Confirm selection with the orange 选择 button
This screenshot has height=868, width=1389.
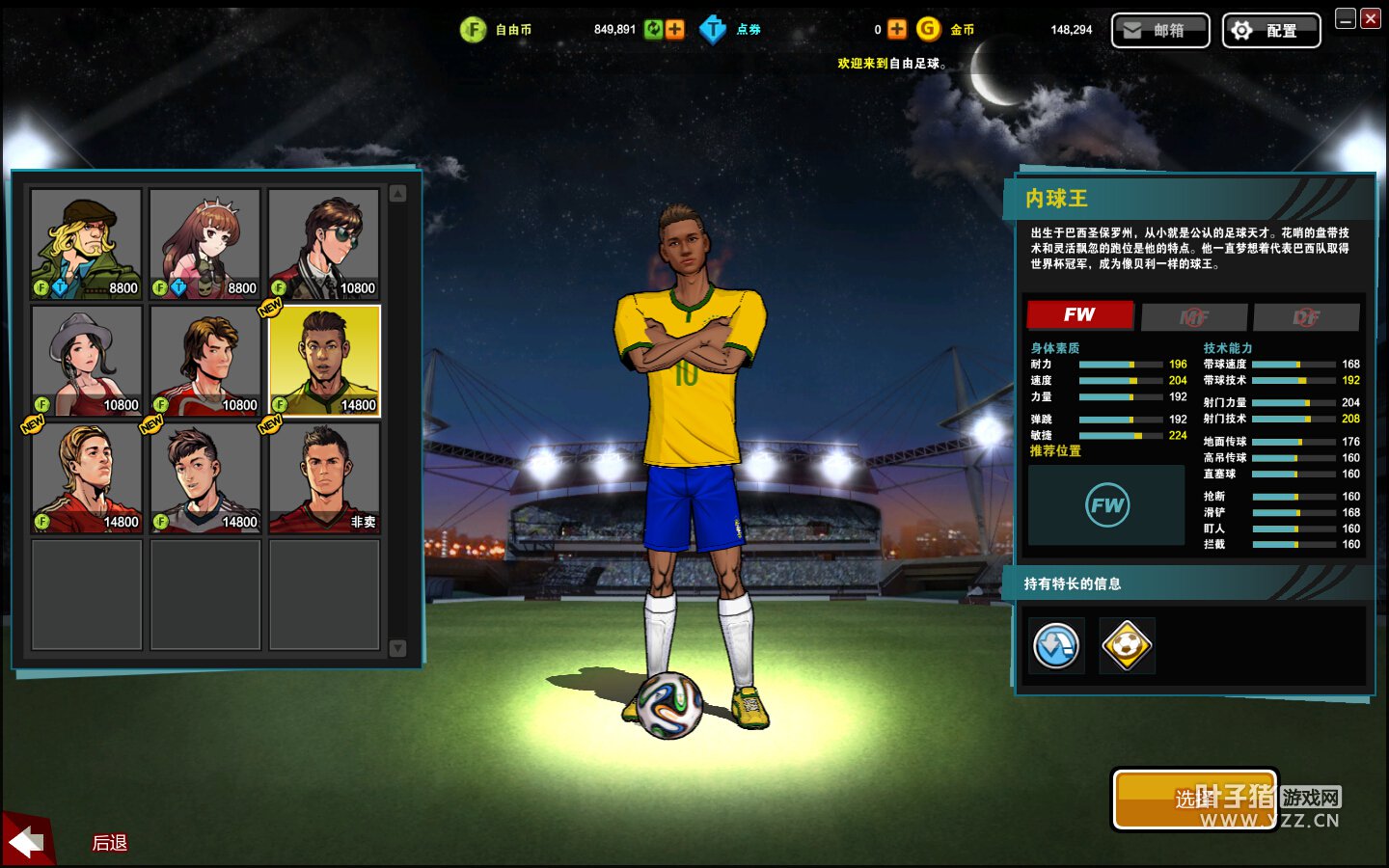click(x=1194, y=799)
